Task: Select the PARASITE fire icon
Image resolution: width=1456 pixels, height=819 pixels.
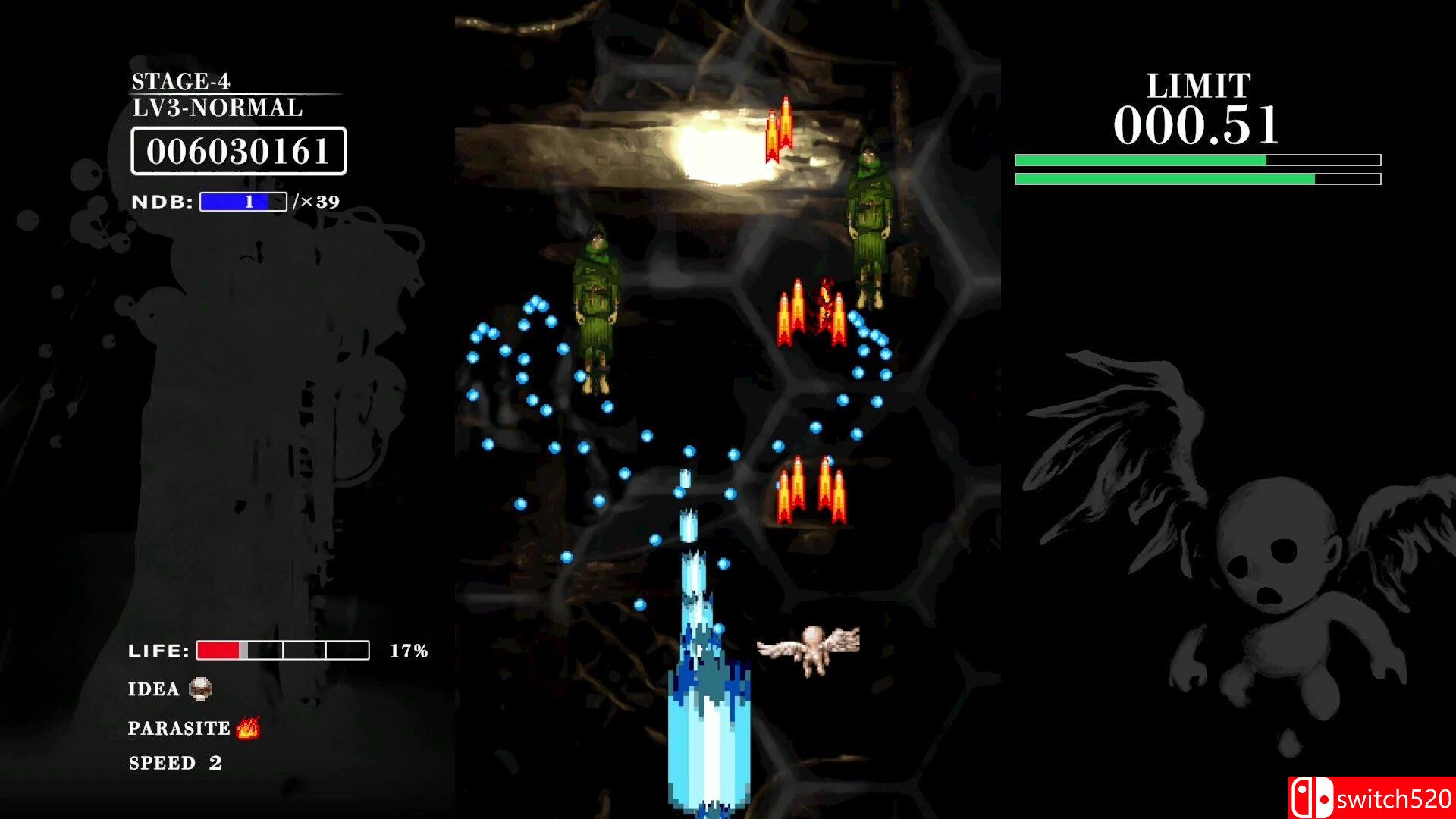Action: [248, 728]
